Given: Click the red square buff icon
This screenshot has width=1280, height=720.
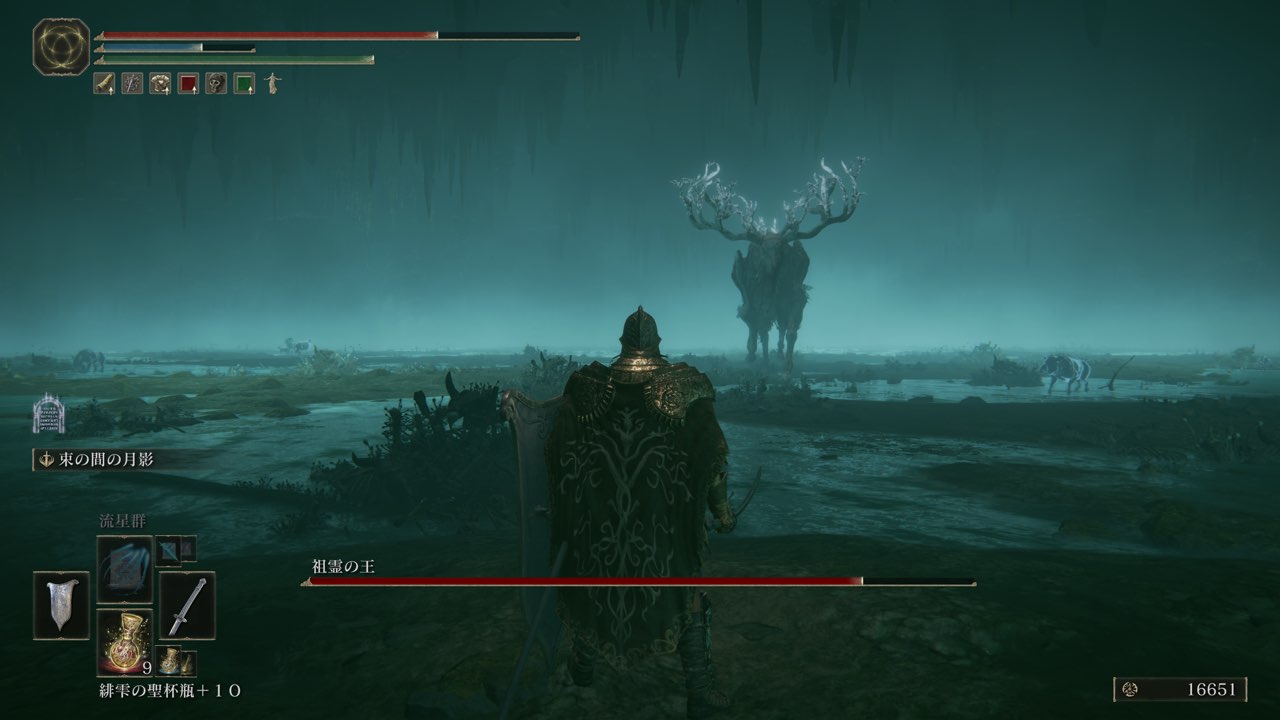Looking at the screenshot, I should [x=188, y=84].
